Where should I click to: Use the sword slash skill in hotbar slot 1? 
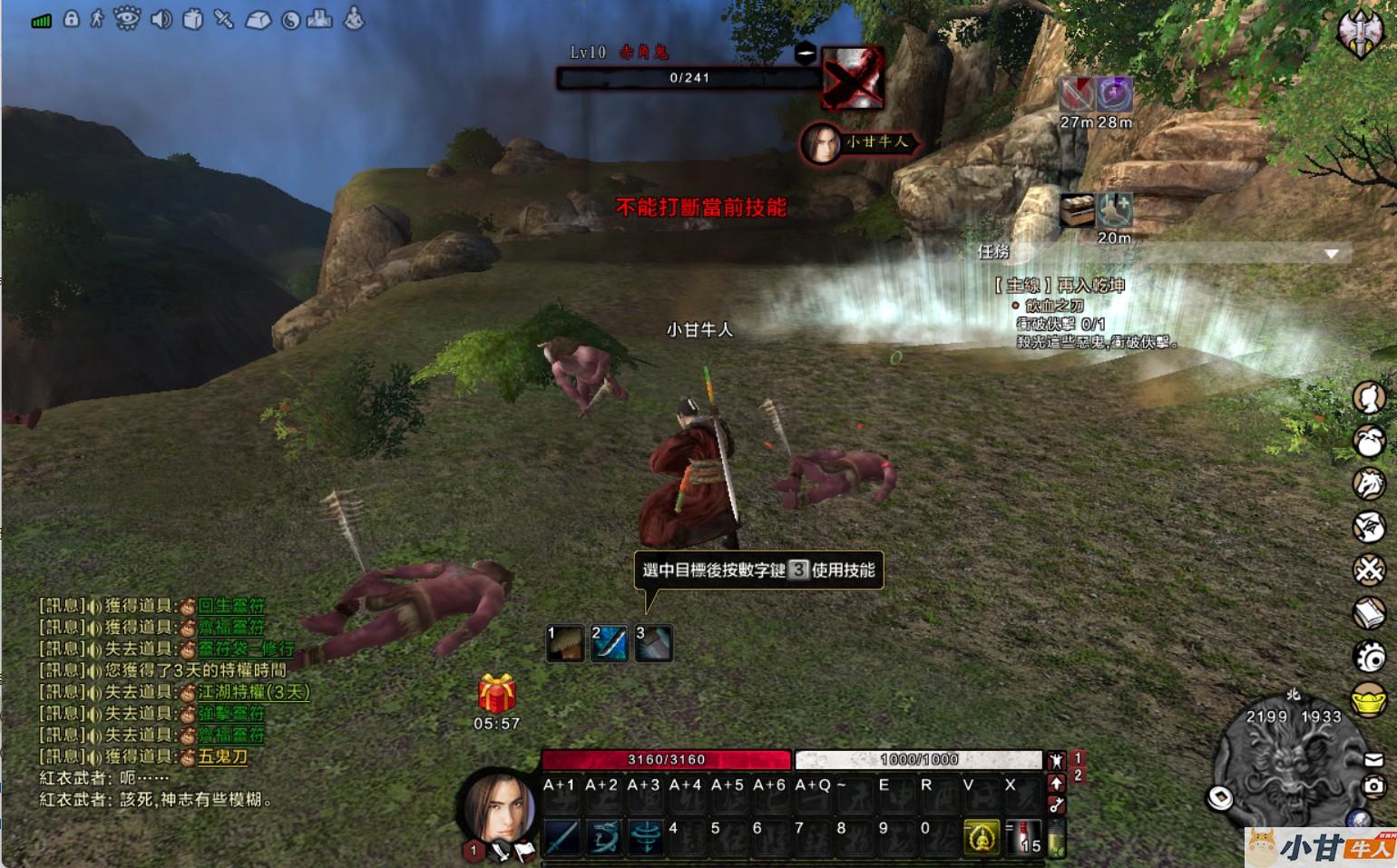562,836
